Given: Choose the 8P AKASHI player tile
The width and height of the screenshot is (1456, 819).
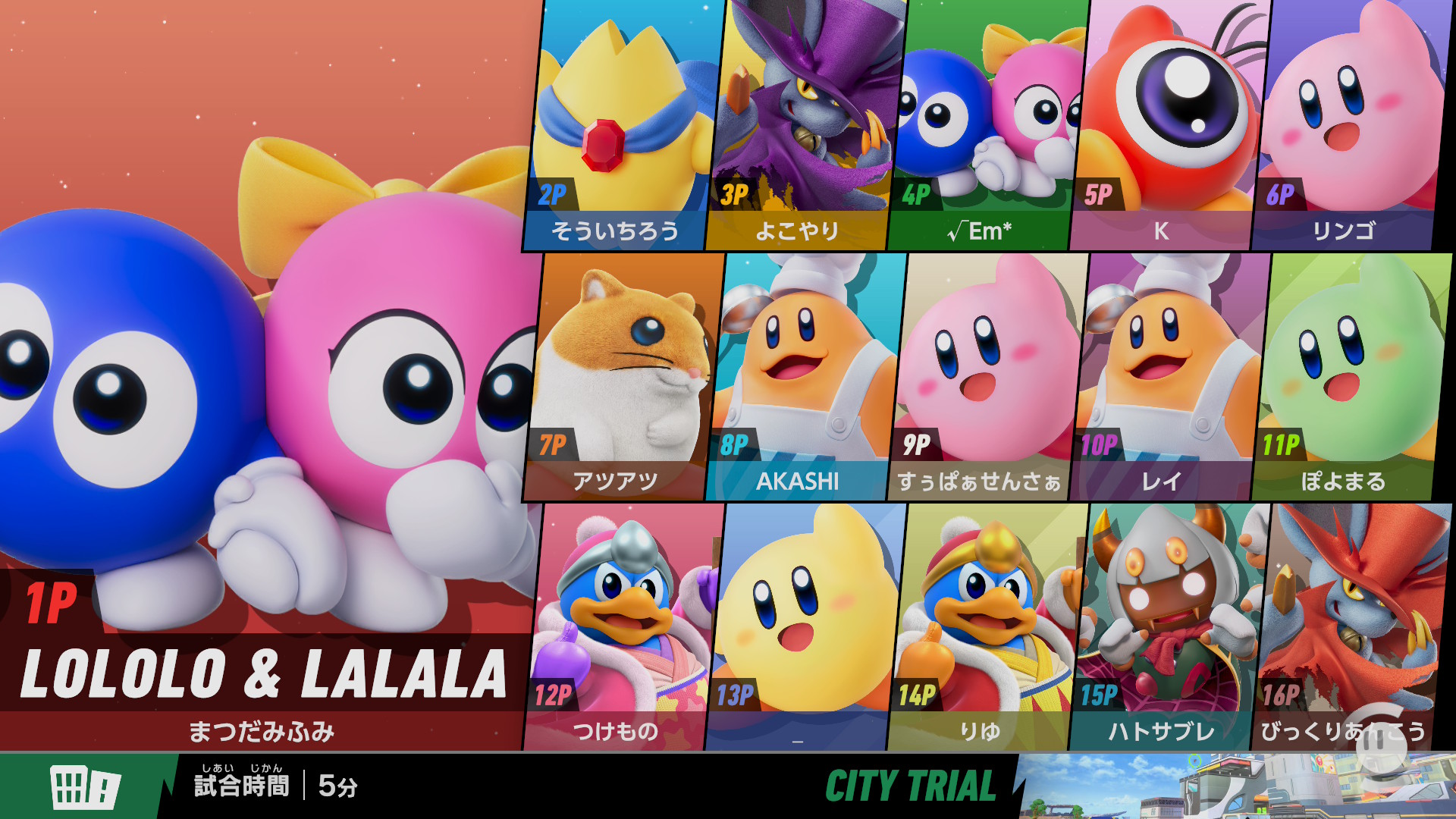Looking at the screenshot, I should pyautogui.click(x=804, y=375).
